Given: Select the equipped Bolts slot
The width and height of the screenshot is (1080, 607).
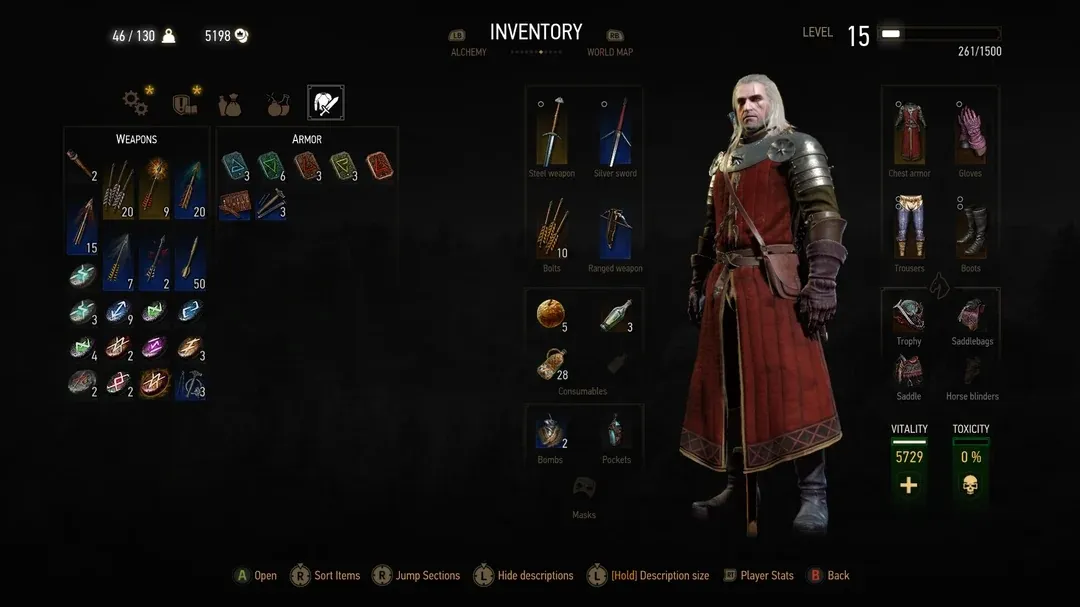Looking at the screenshot, I should (x=552, y=228).
